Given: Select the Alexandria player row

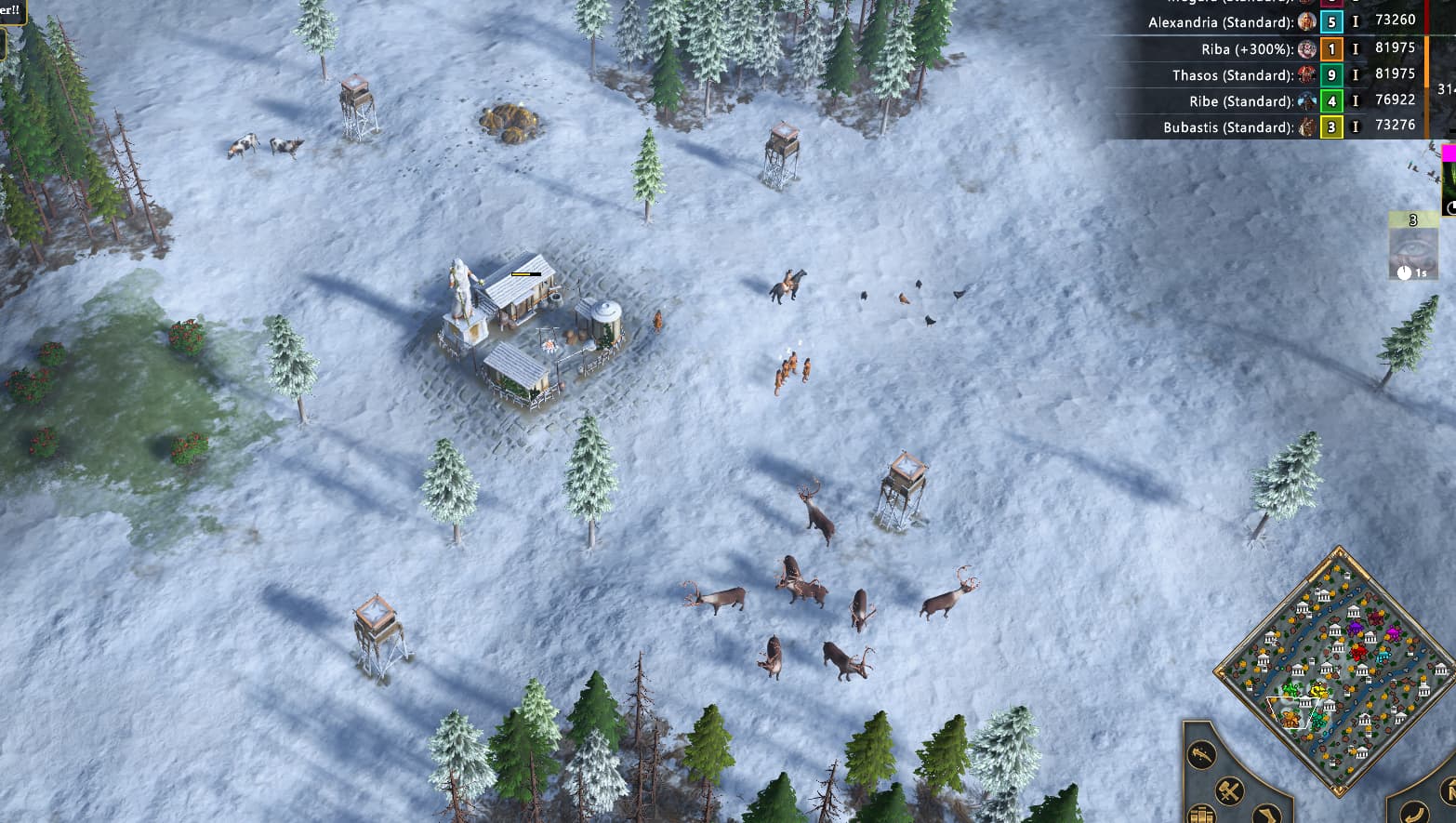Looking at the screenshot, I should (1220, 22).
